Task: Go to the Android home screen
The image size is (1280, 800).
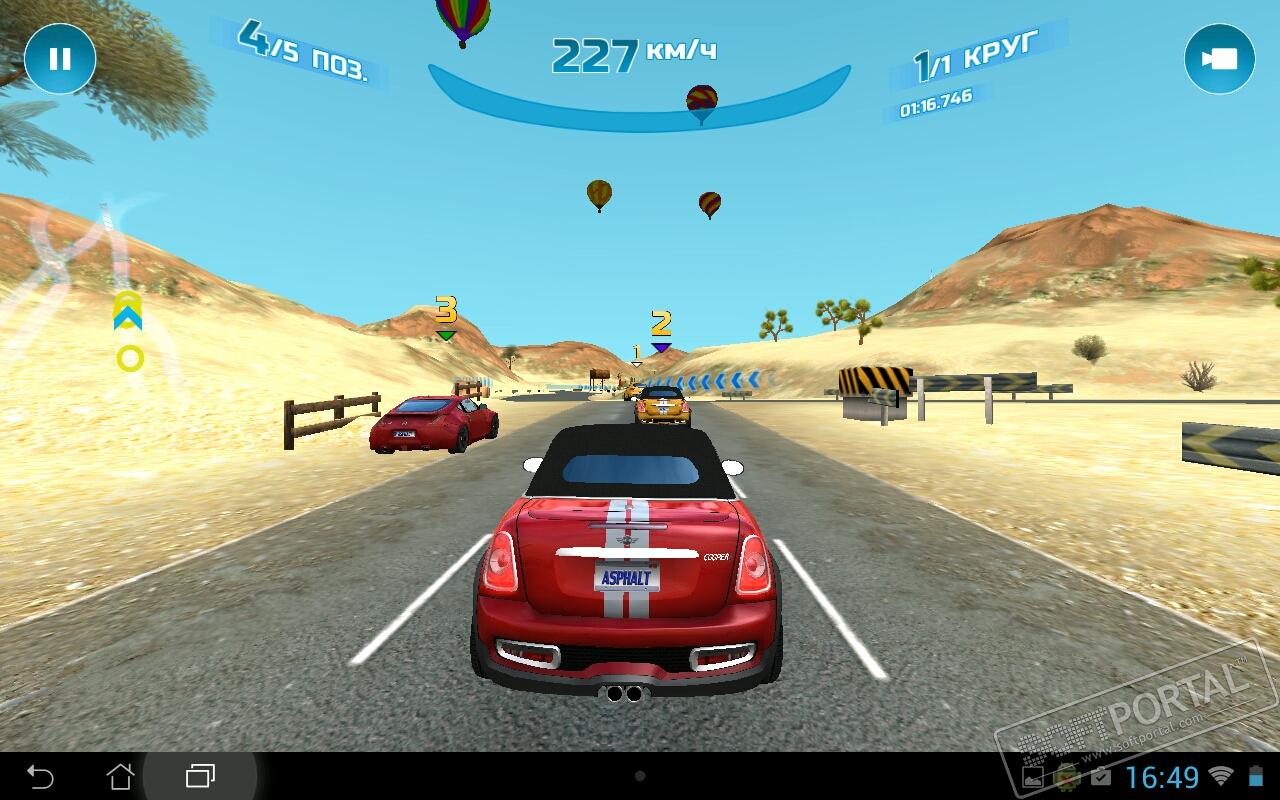Action: point(120,776)
